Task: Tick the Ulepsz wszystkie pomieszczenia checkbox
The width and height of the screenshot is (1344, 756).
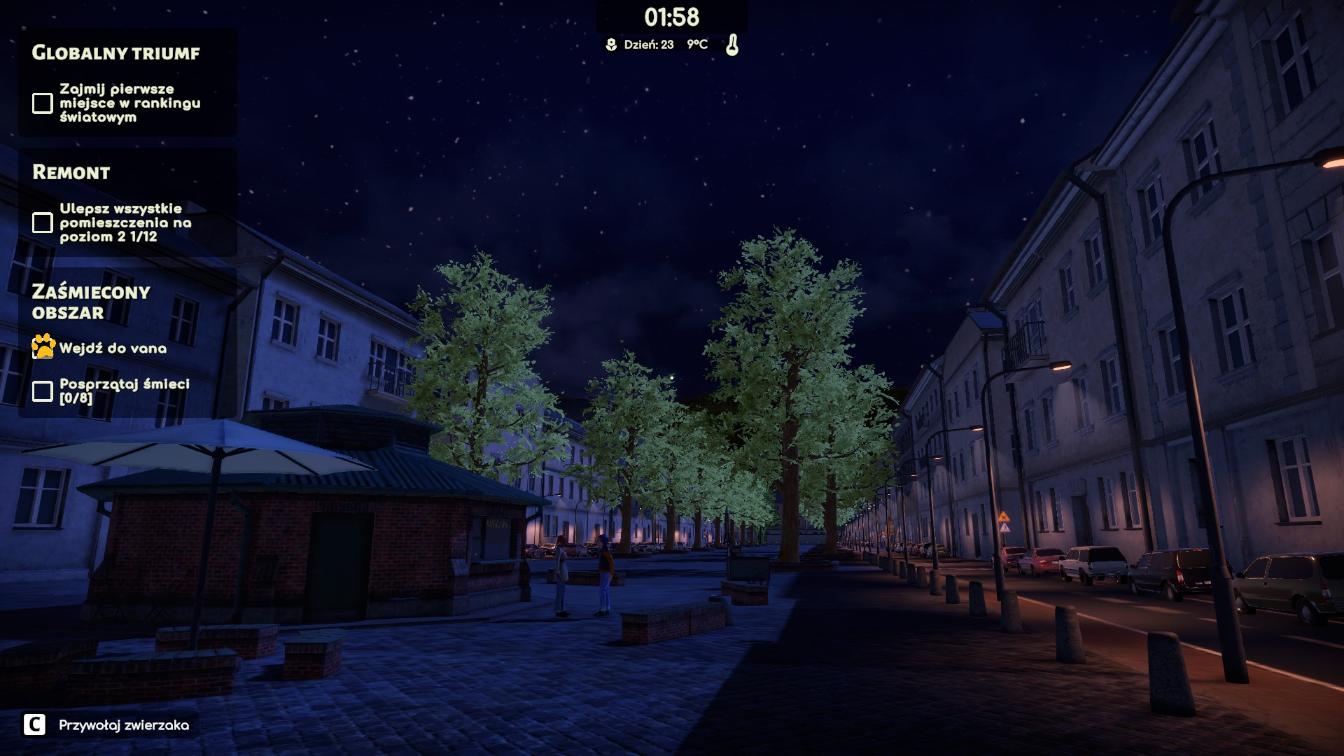Action: pyautogui.click(x=42, y=222)
